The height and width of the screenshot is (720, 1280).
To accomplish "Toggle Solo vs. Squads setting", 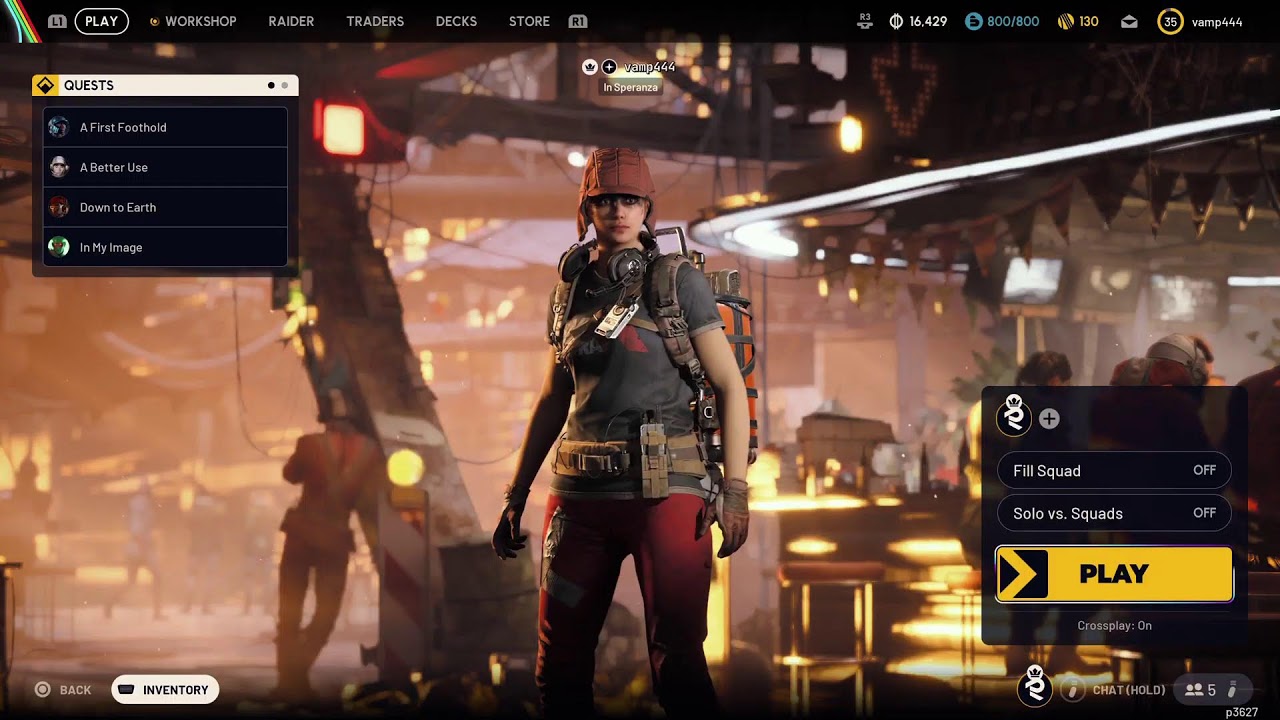I will tap(1114, 513).
